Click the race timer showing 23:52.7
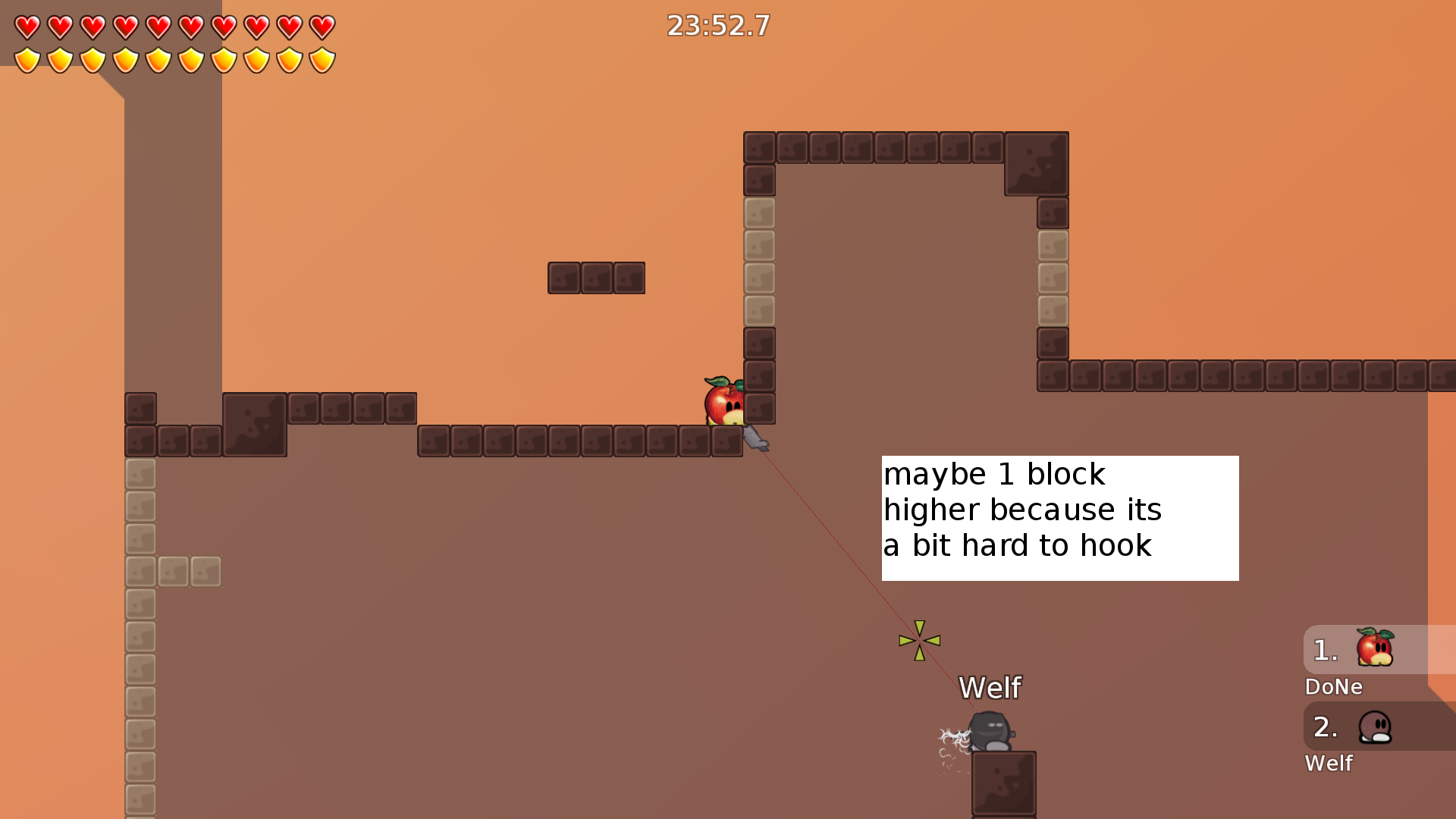This screenshot has width=1456, height=819. (717, 26)
